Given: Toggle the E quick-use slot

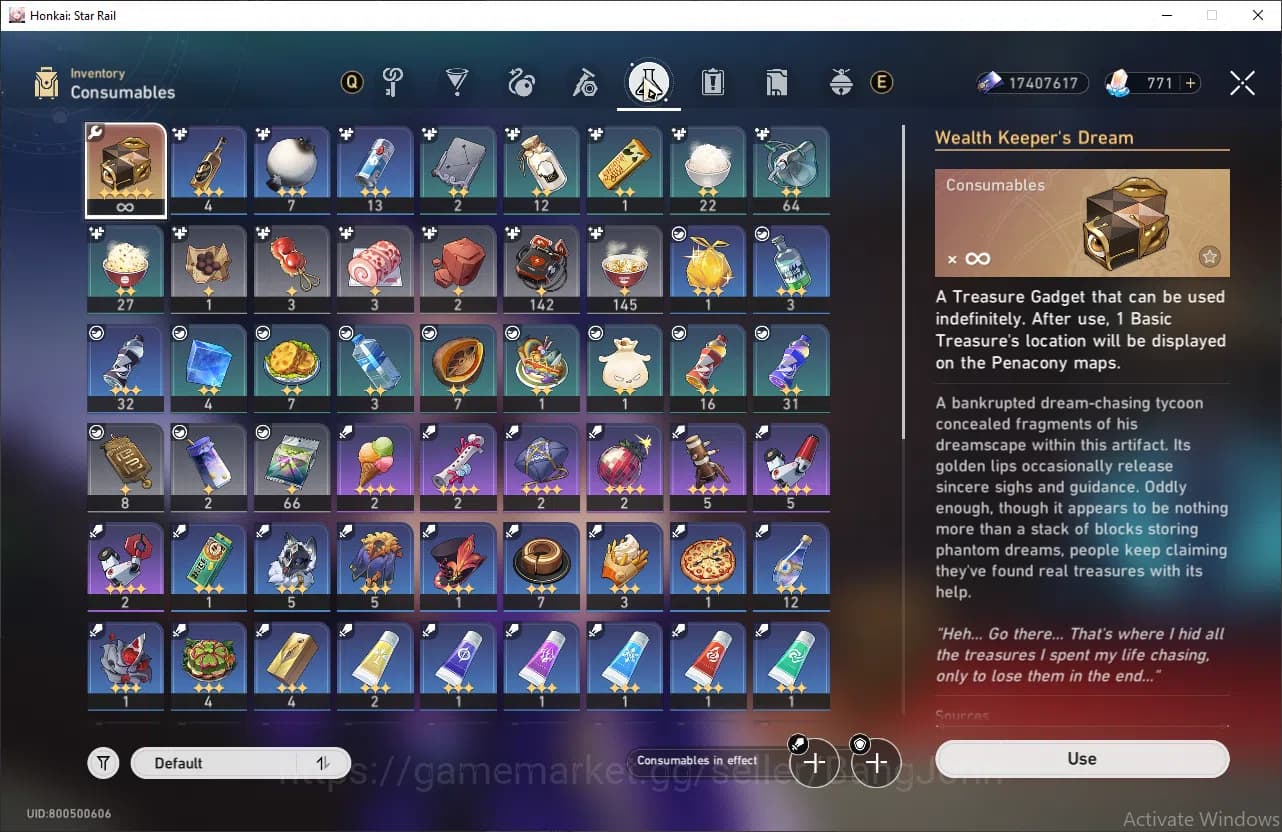Looking at the screenshot, I should pyautogui.click(x=881, y=82).
